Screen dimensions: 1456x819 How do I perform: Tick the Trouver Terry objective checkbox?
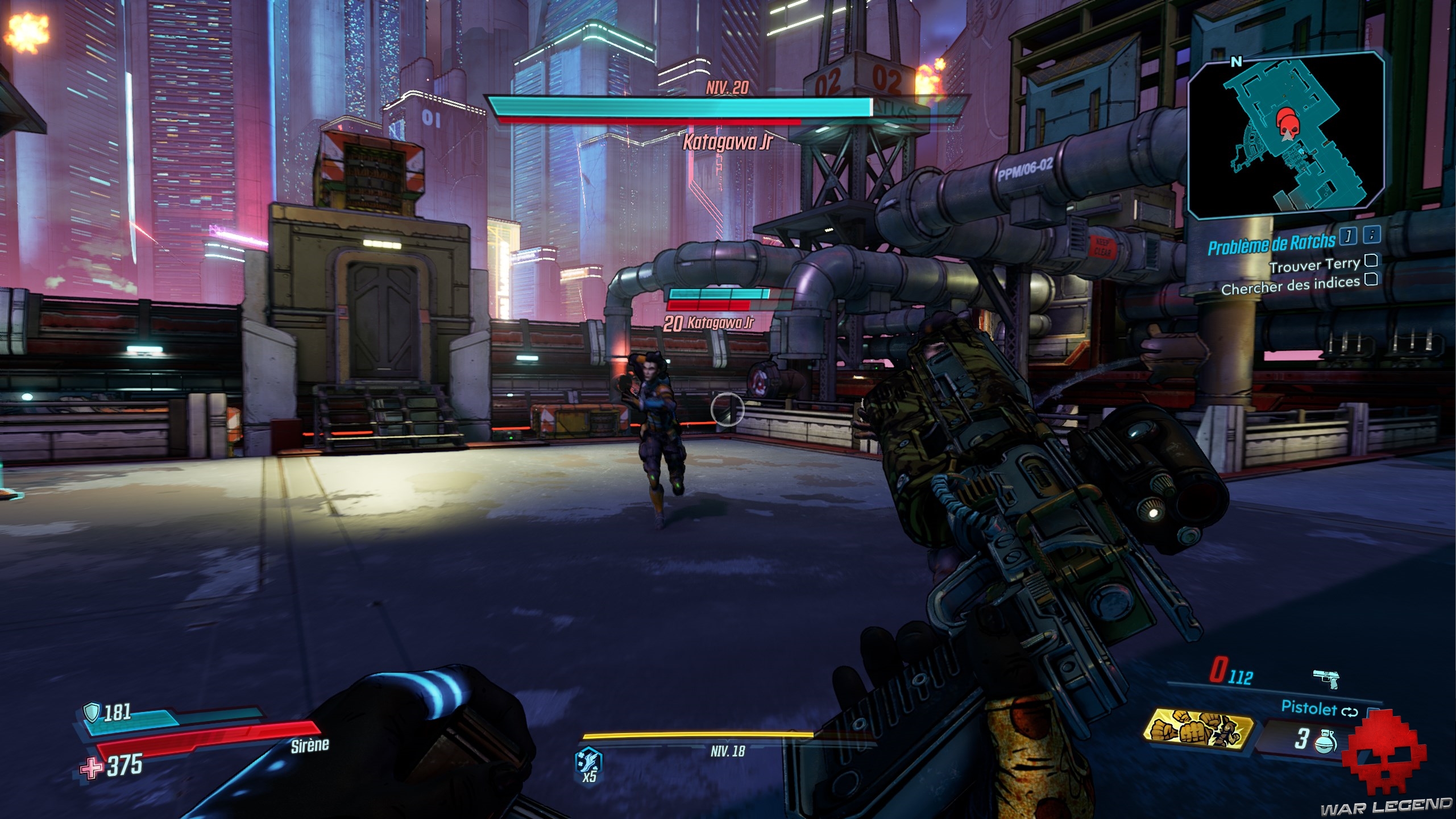pyautogui.click(x=1371, y=260)
